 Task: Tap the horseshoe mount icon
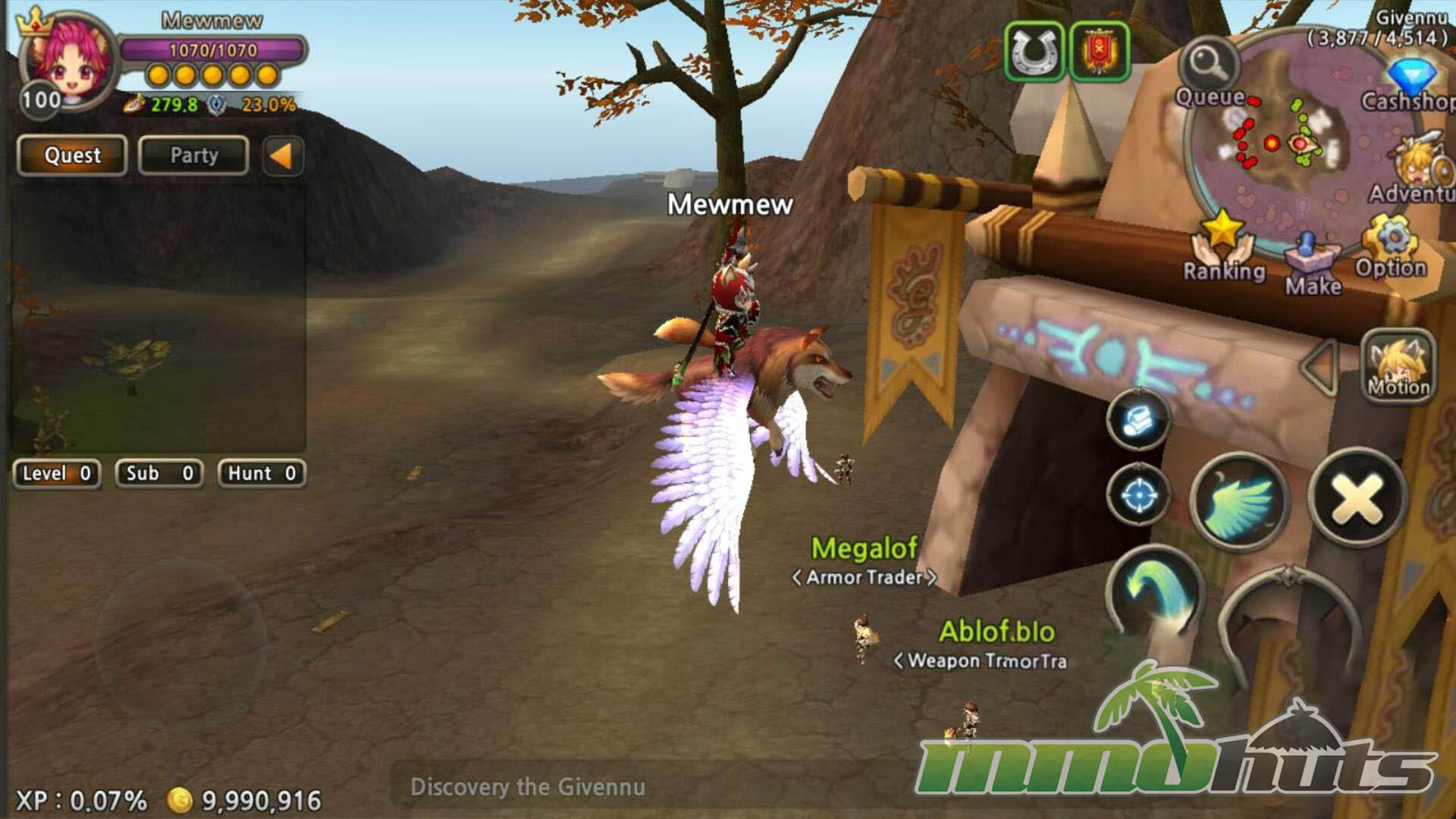click(1034, 52)
